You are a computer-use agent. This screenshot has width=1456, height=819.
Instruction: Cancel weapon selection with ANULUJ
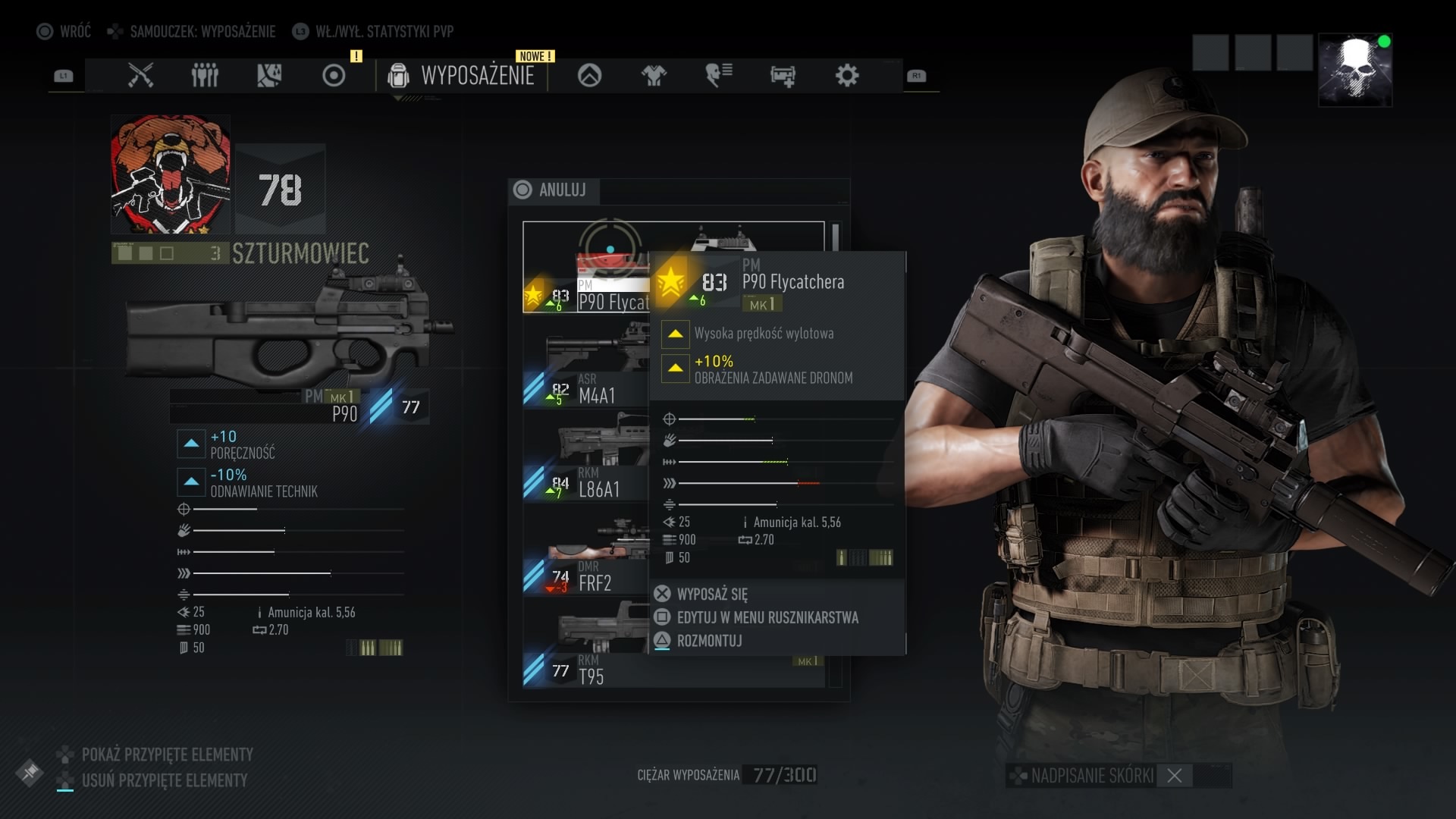pos(552,190)
